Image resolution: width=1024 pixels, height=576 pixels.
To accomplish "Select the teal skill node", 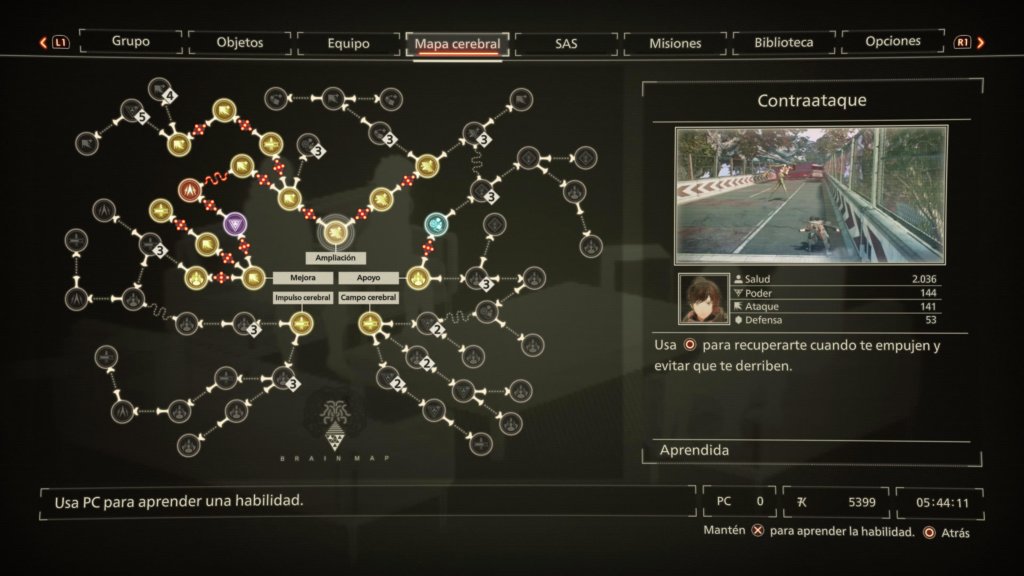I will (435, 223).
